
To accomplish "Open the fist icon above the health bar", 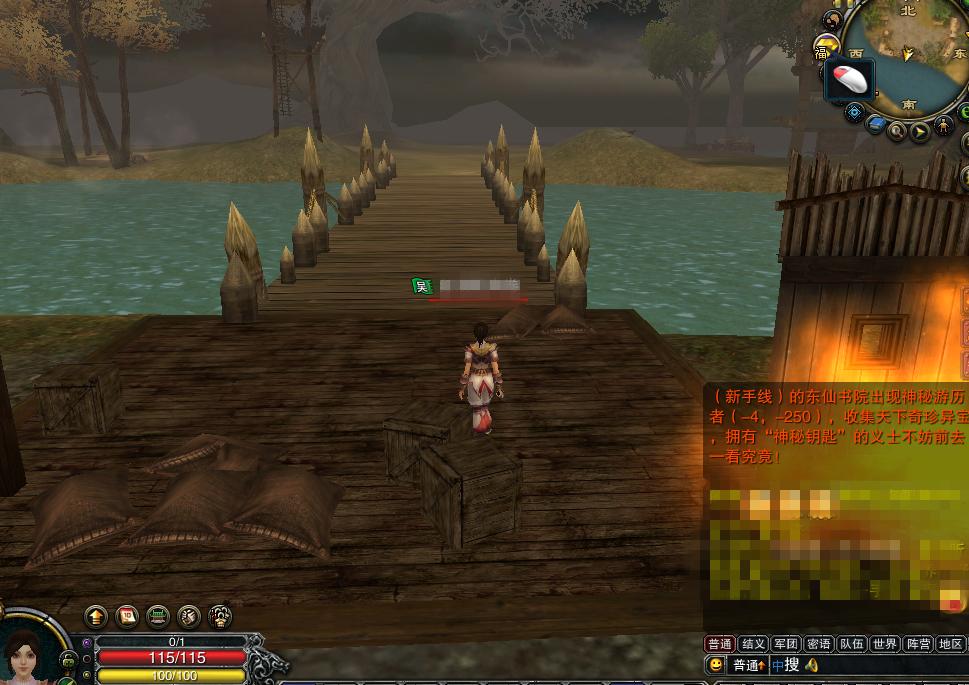I will pos(189,616).
